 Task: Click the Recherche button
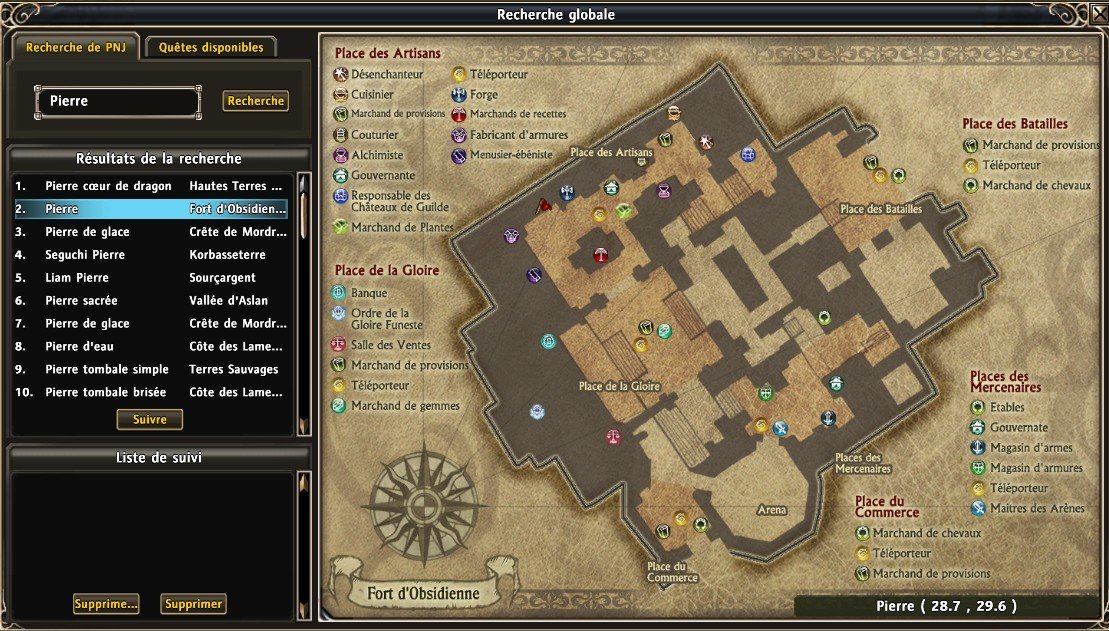[256, 101]
